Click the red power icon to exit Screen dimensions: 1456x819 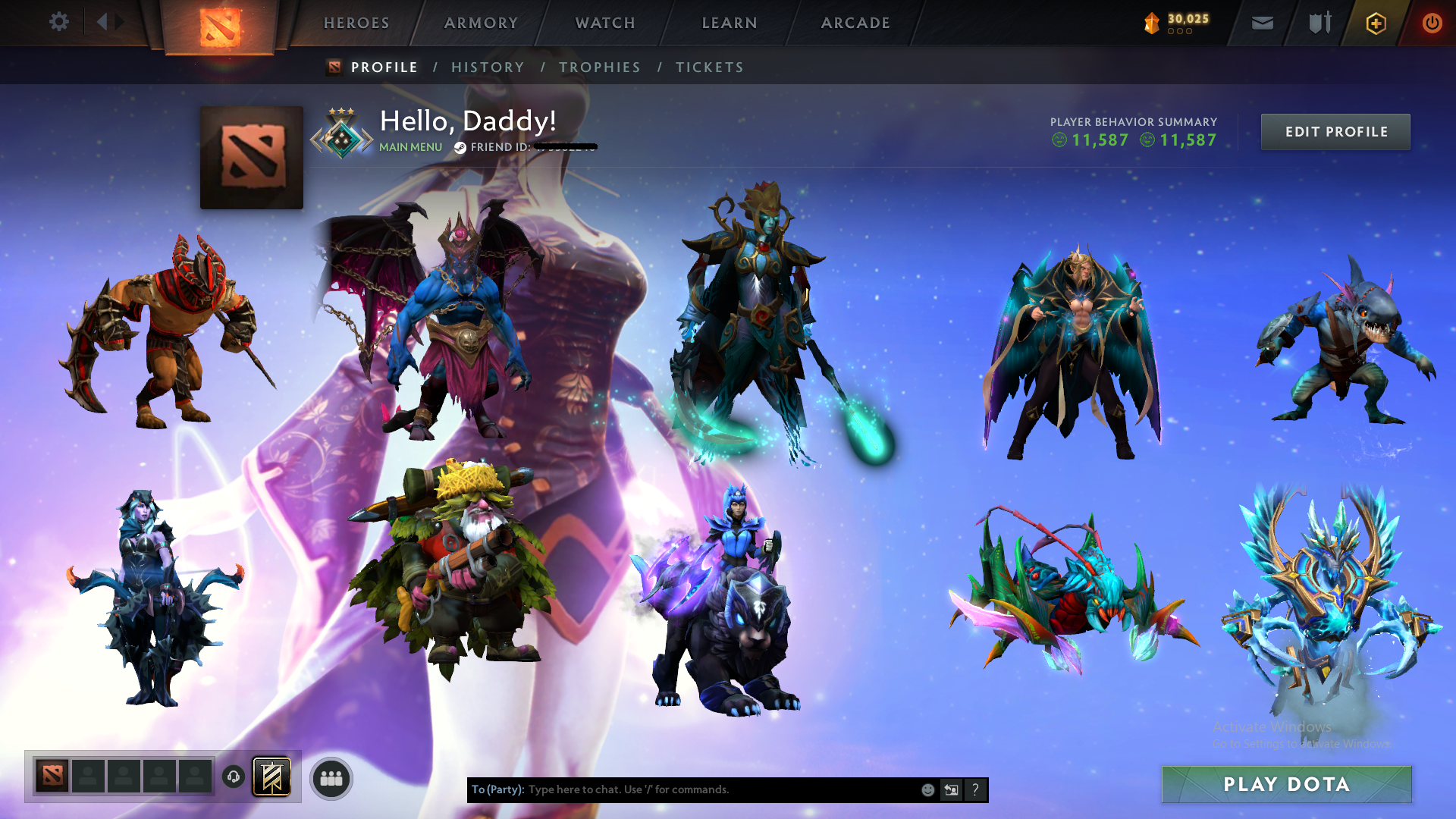(x=1432, y=23)
